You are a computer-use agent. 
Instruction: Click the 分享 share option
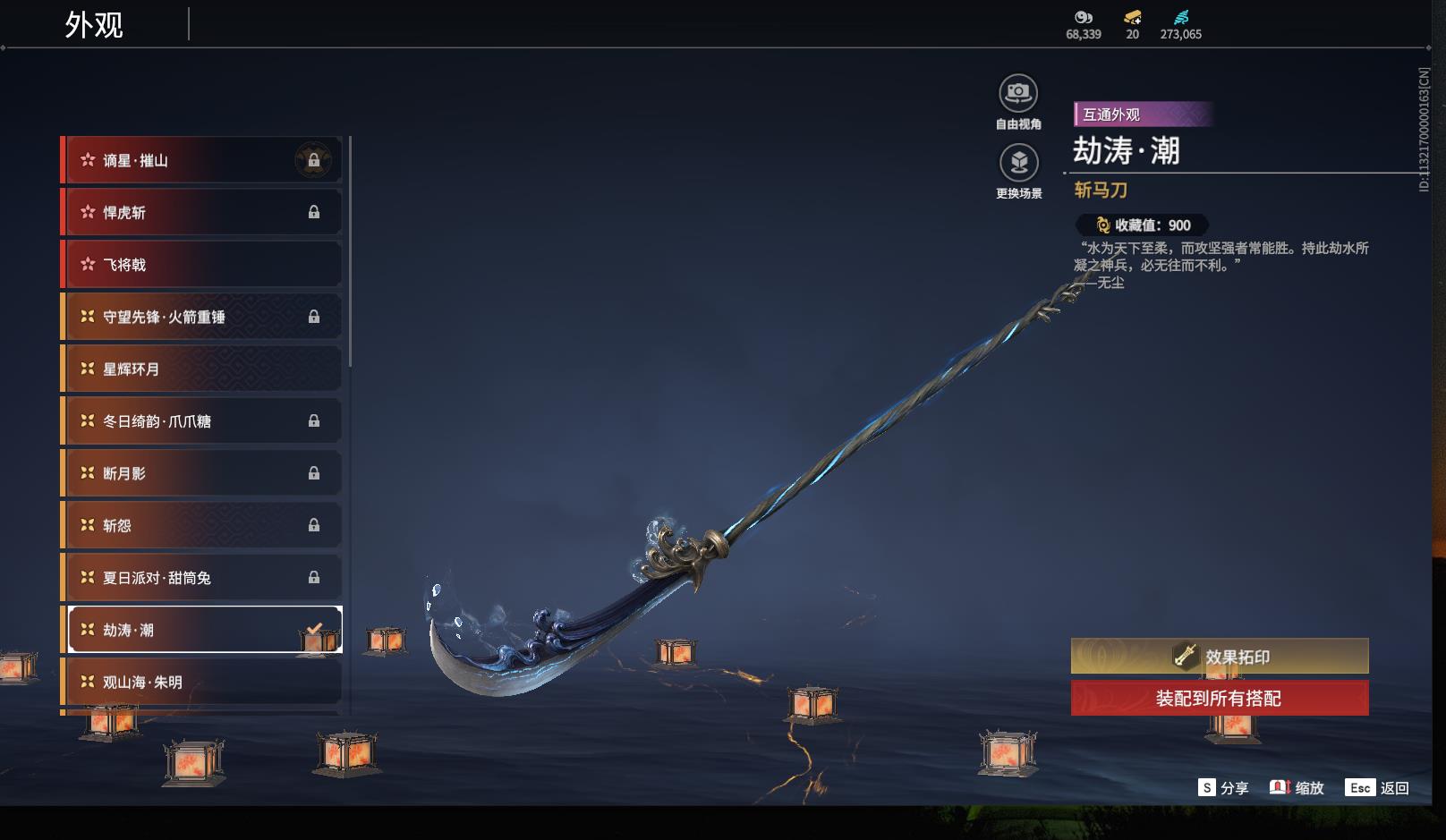[1223, 788]
